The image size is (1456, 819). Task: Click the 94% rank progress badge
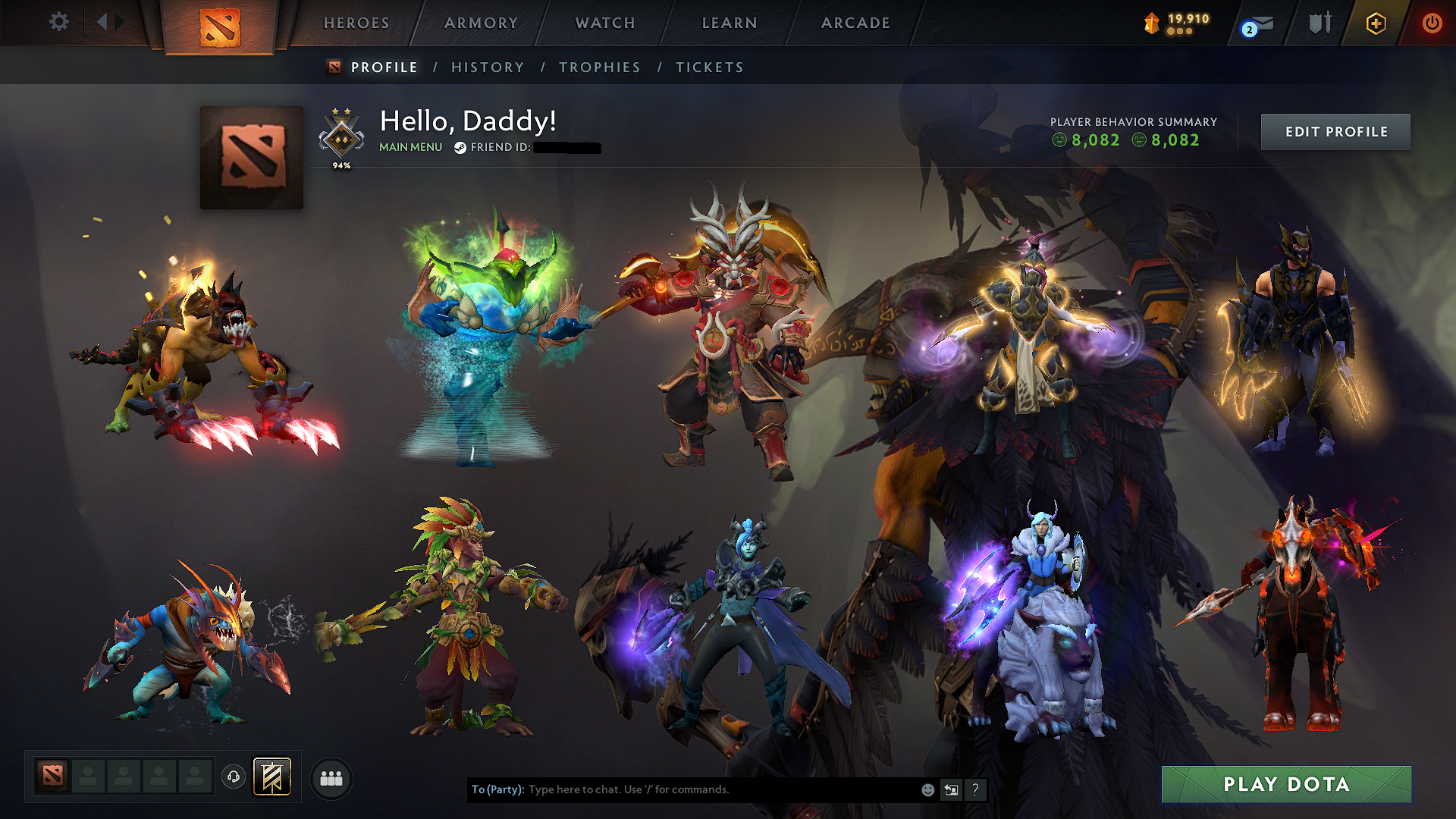click(341, 136)
